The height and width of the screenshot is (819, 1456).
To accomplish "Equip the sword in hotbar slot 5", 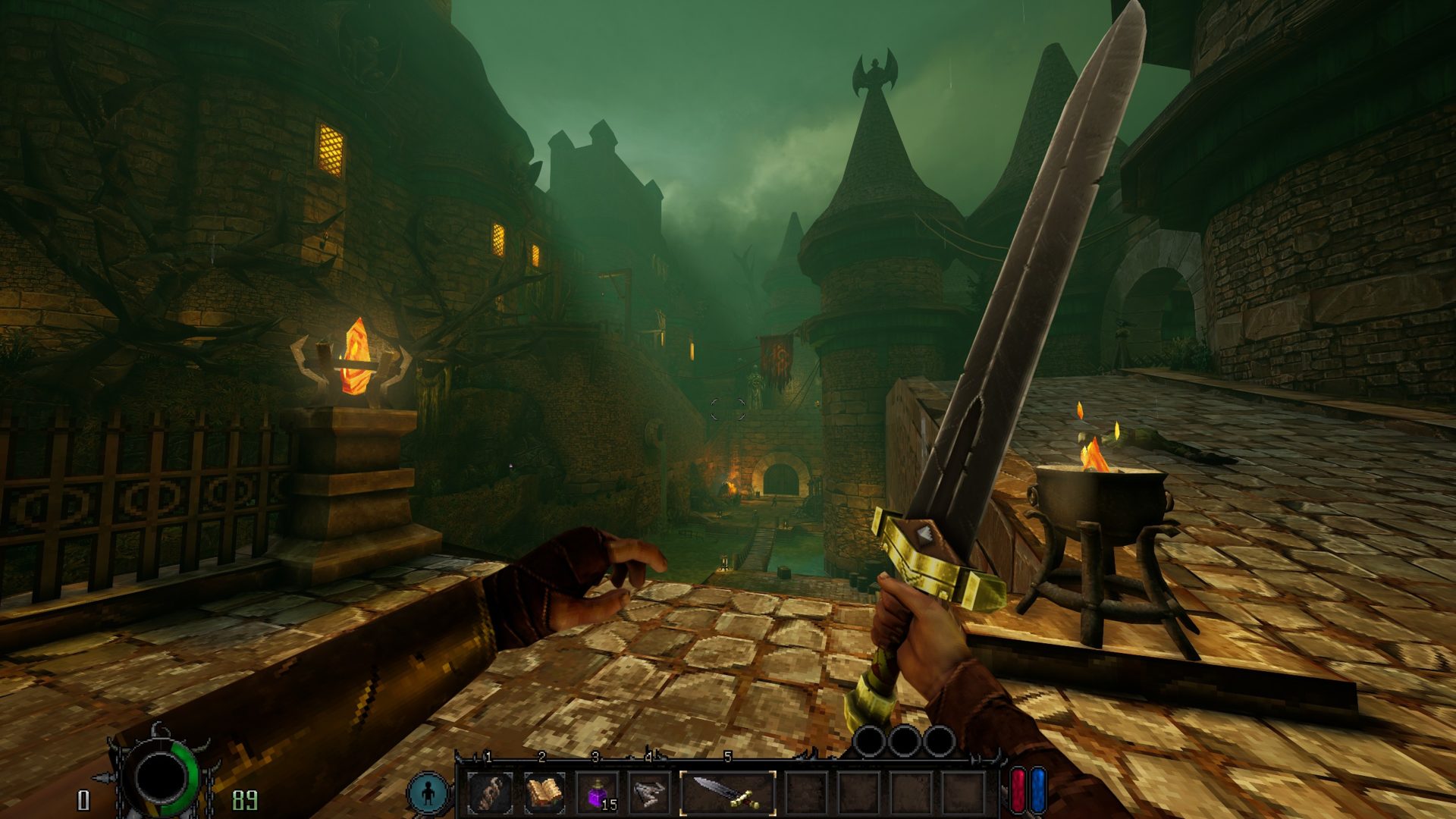I will coord(728,793).
